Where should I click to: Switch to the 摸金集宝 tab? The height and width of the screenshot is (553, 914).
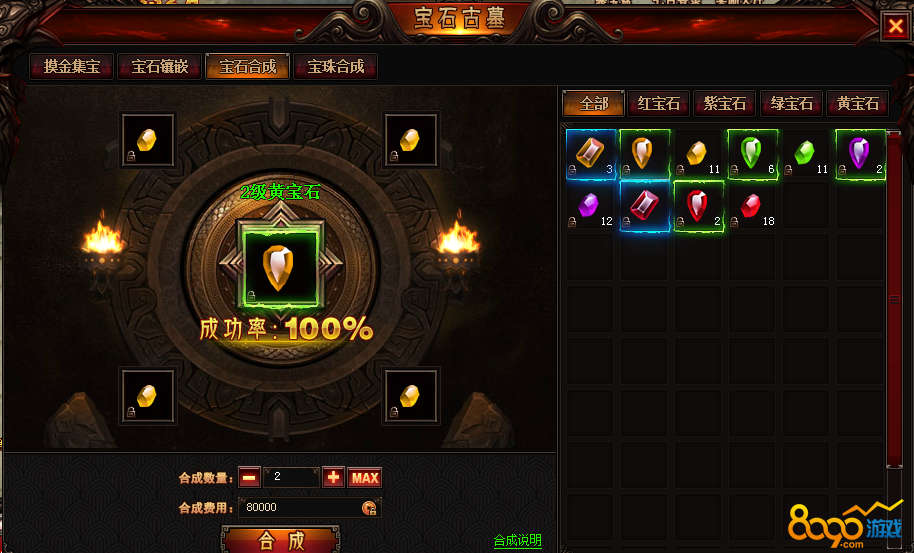click(72, 68)
